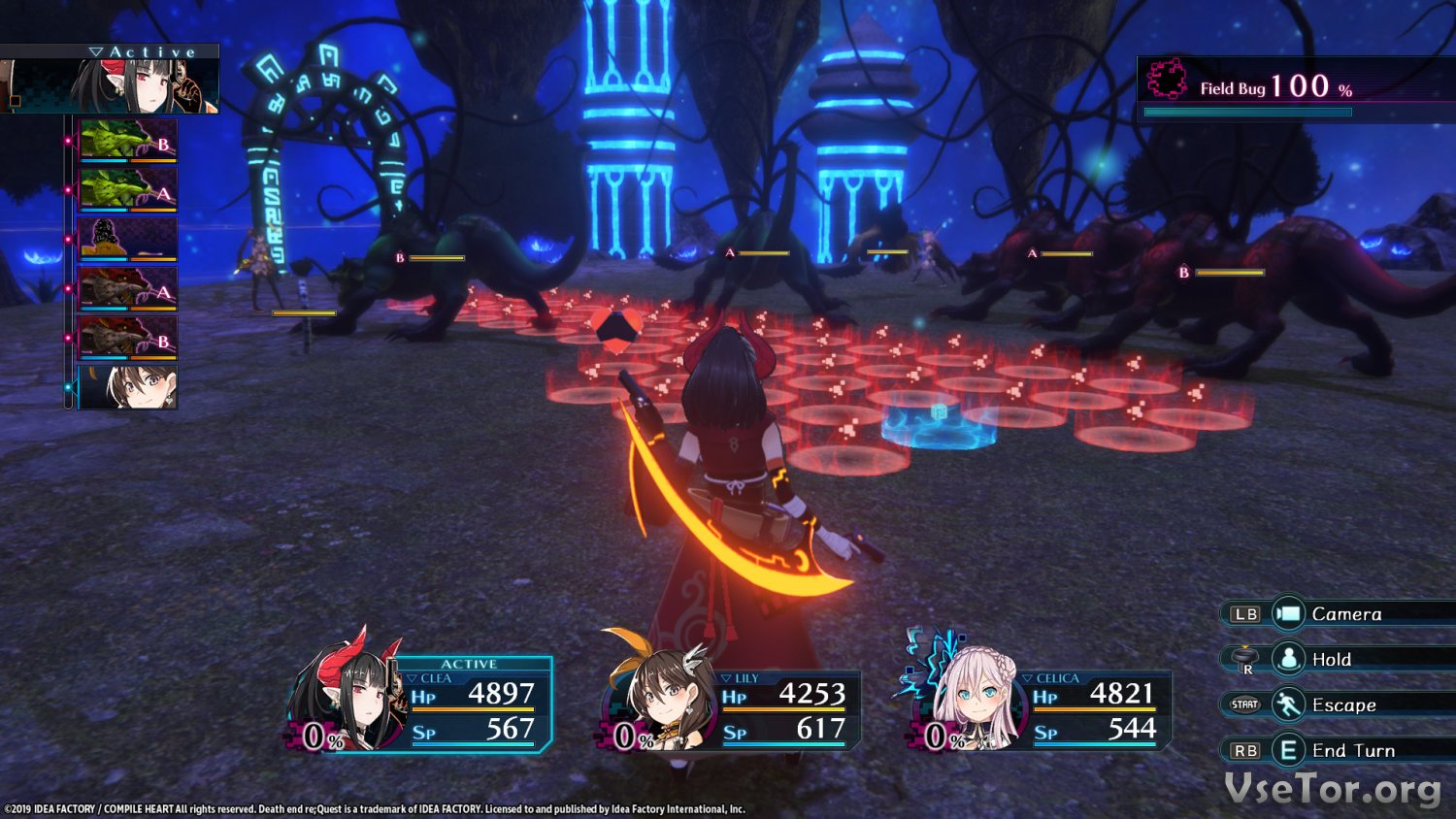Click Lily's portrait in the turn order

(x=127, y=387)
